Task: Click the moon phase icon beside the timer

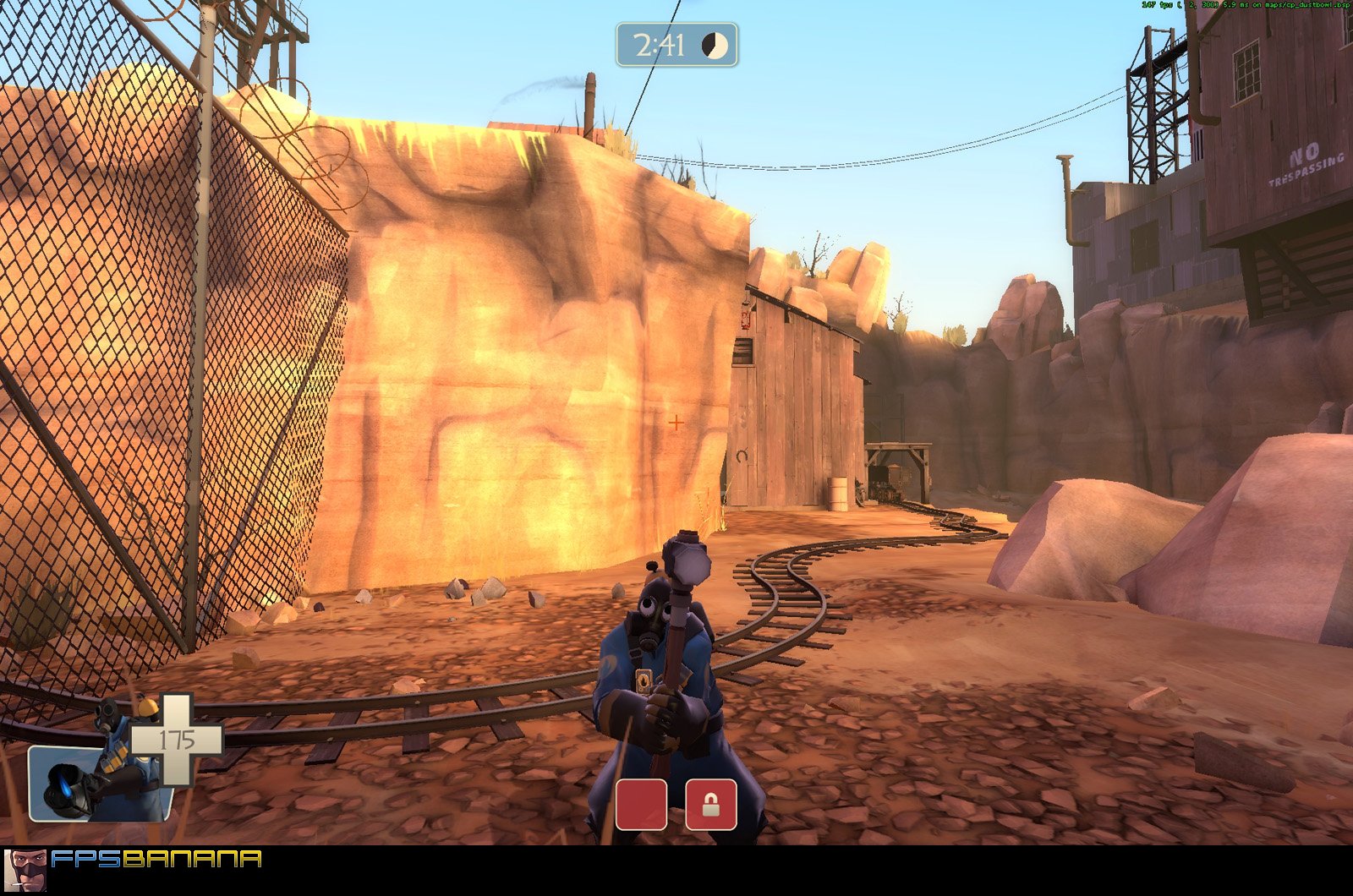Action: click(x=715, y=46)
